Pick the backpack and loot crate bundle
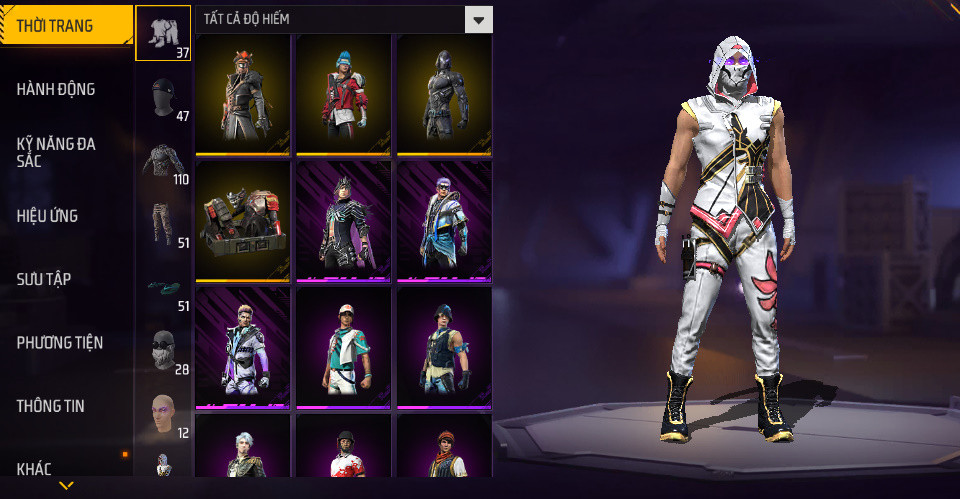This screenshot has width=960, height=499. click(x=243, y=221)
